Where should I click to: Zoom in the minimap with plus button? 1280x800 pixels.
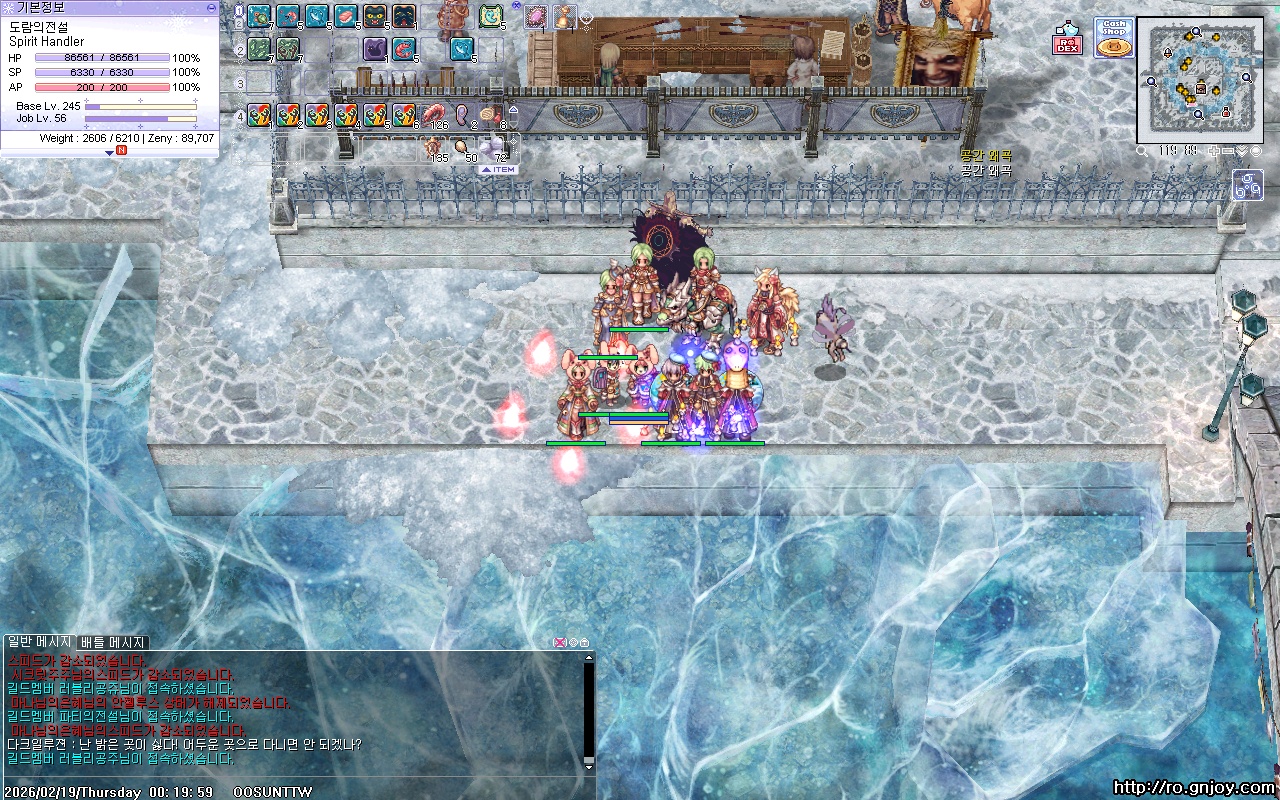point(1213,151)
